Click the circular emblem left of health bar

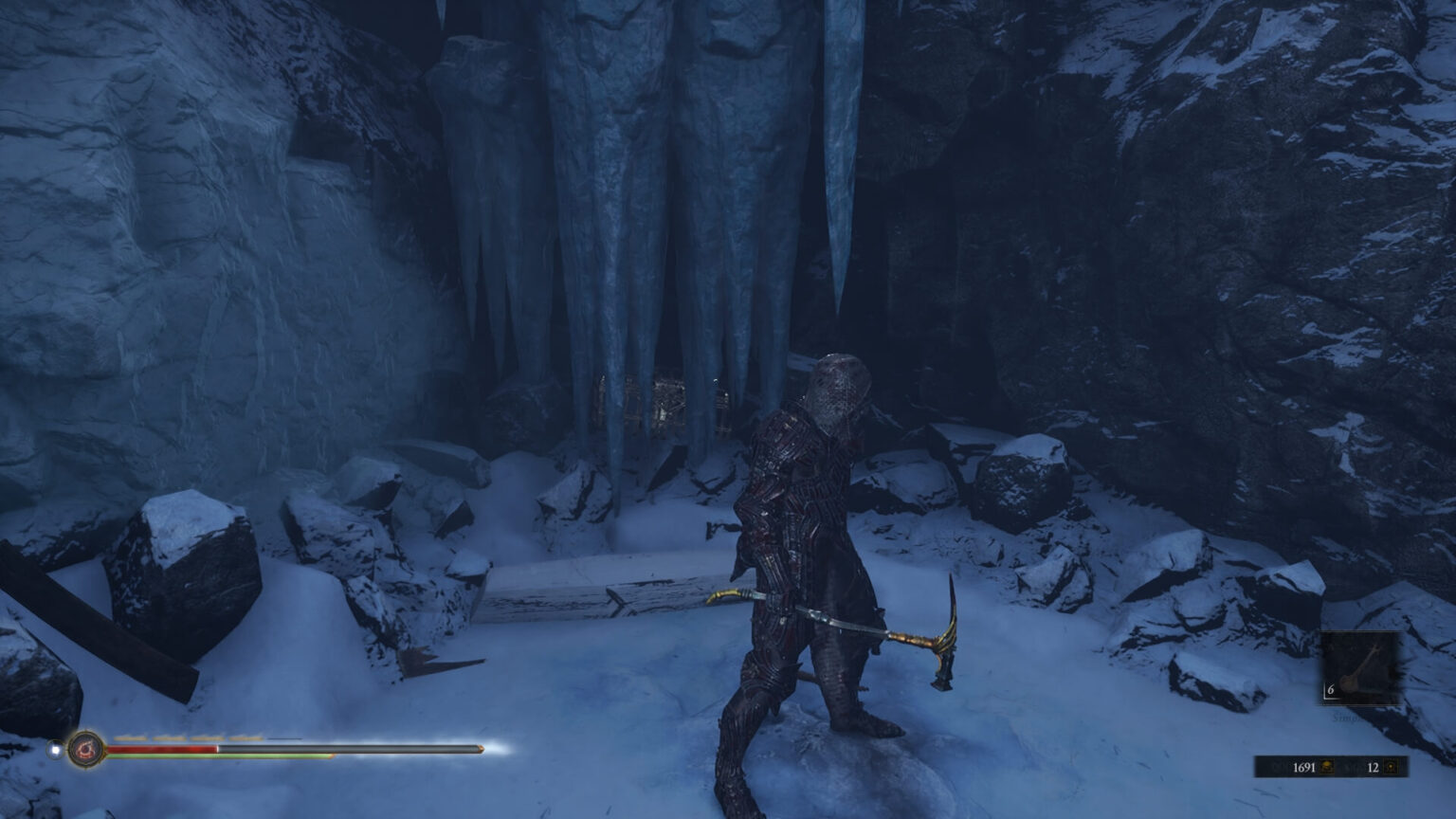tap(85, 751)
